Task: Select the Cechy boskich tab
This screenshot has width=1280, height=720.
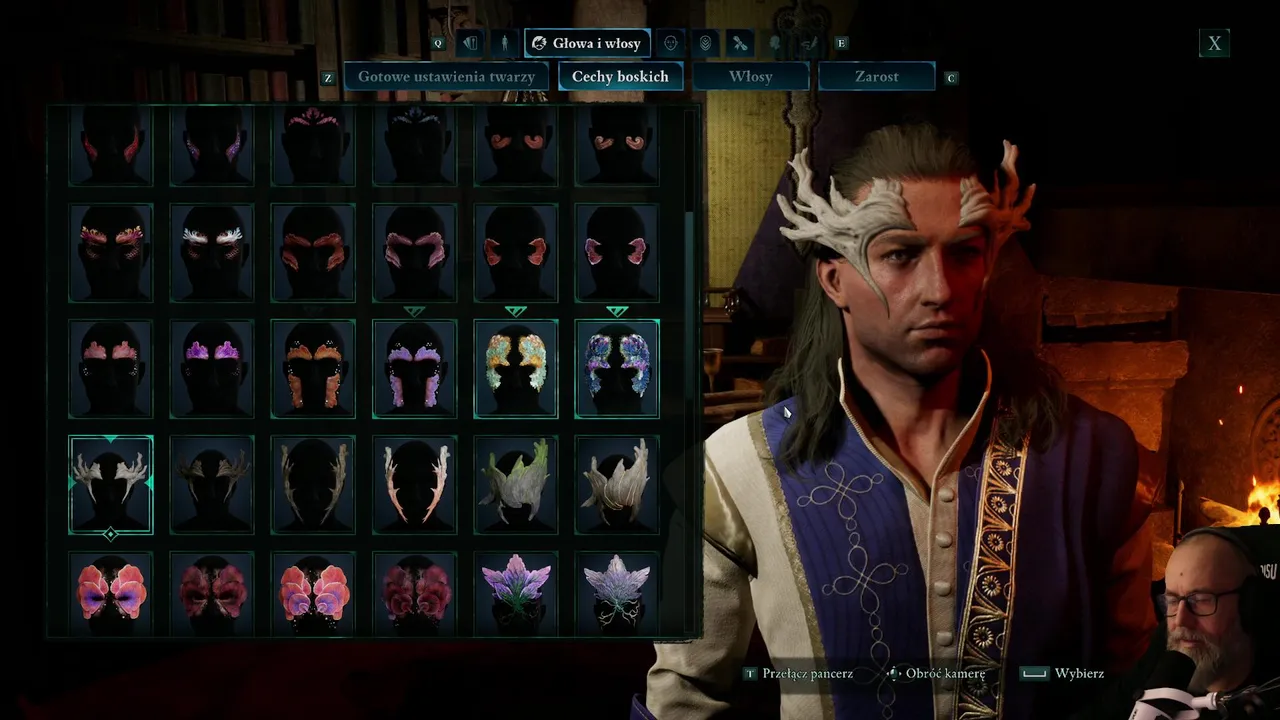Action: pos(620,77)
